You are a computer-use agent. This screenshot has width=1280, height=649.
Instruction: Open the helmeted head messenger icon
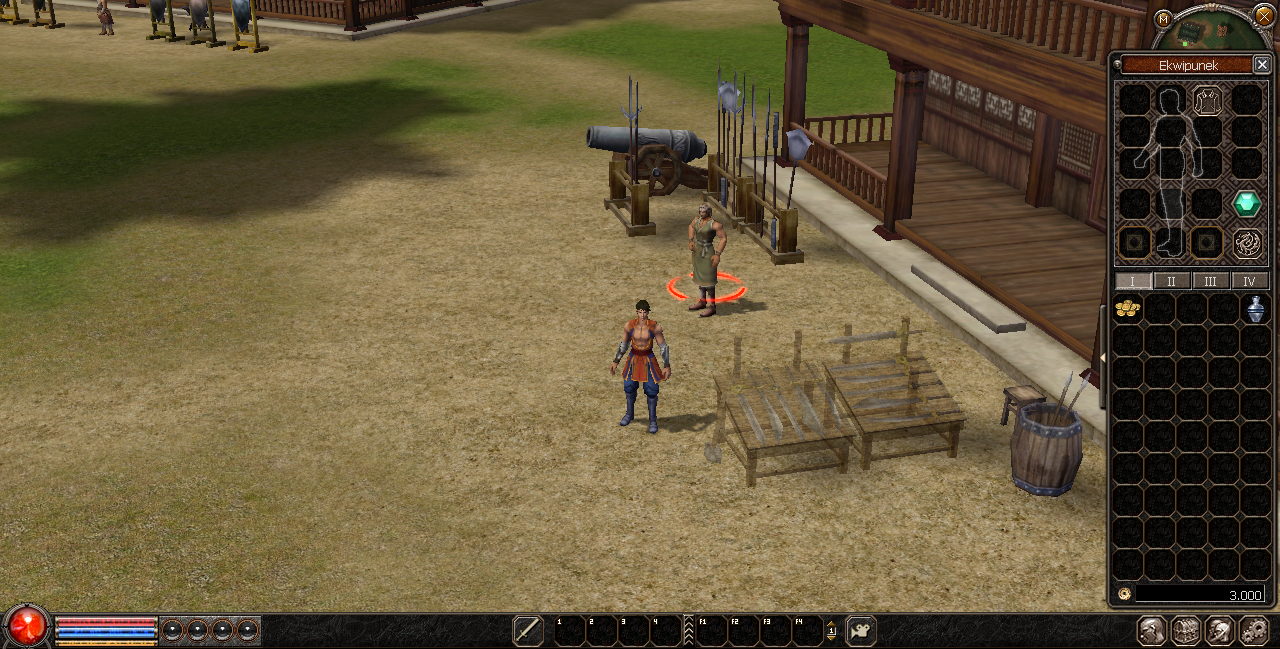pos(1219,630)
